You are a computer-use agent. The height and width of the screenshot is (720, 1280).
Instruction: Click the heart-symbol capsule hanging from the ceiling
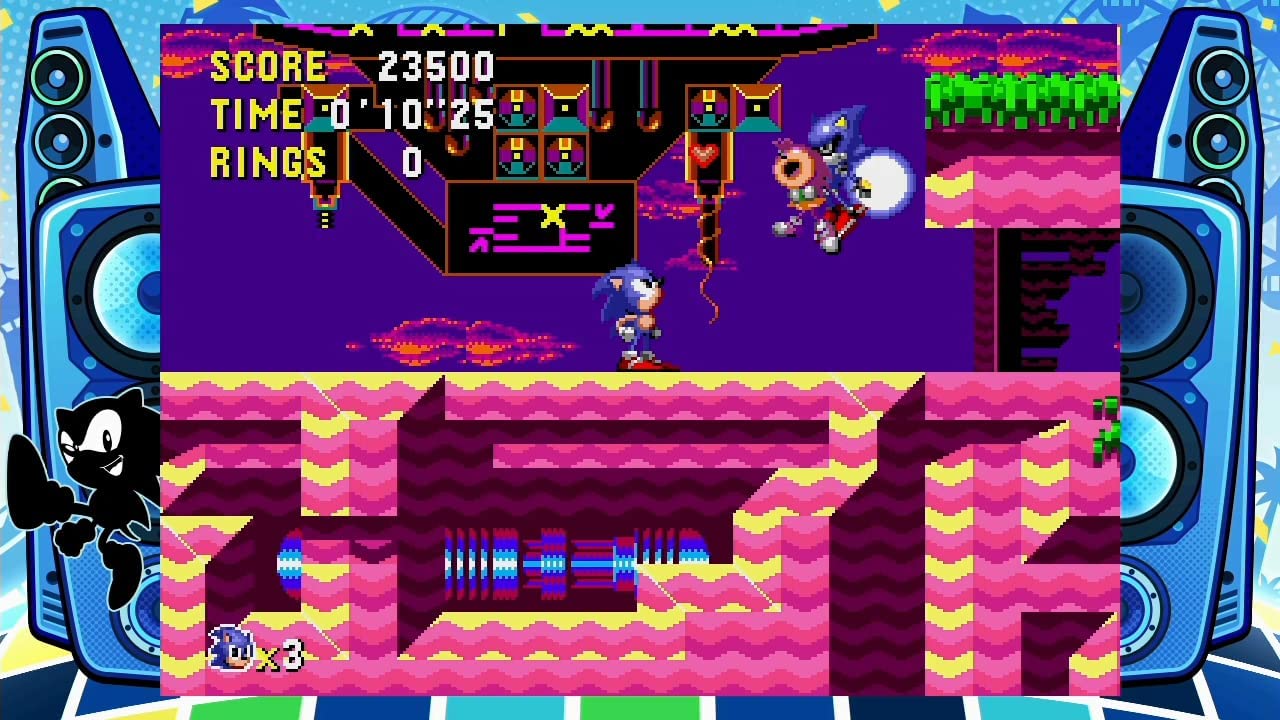(706, 155)
